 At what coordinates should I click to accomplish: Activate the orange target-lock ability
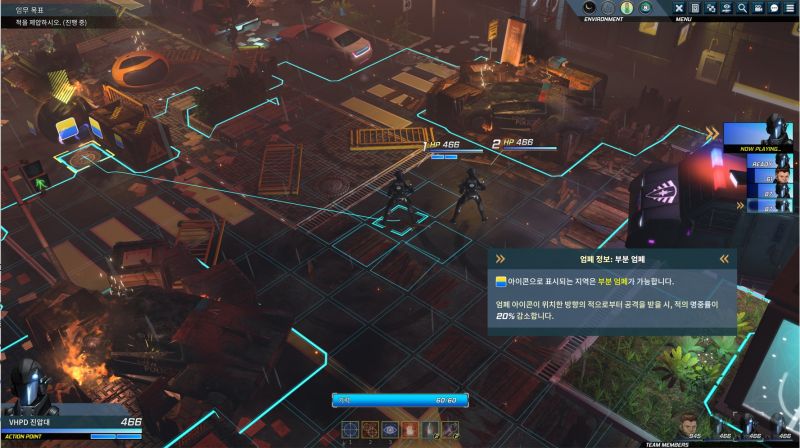pyautogui.click(x=370, y=430)
